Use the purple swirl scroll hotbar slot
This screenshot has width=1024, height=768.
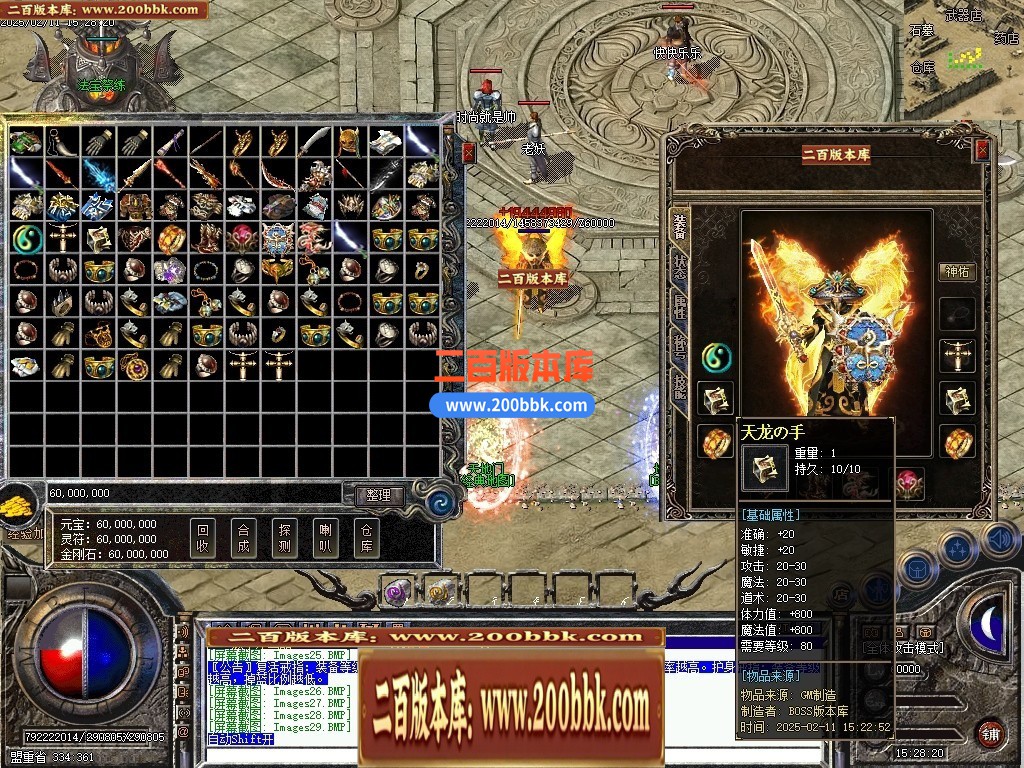coord(399,592)
